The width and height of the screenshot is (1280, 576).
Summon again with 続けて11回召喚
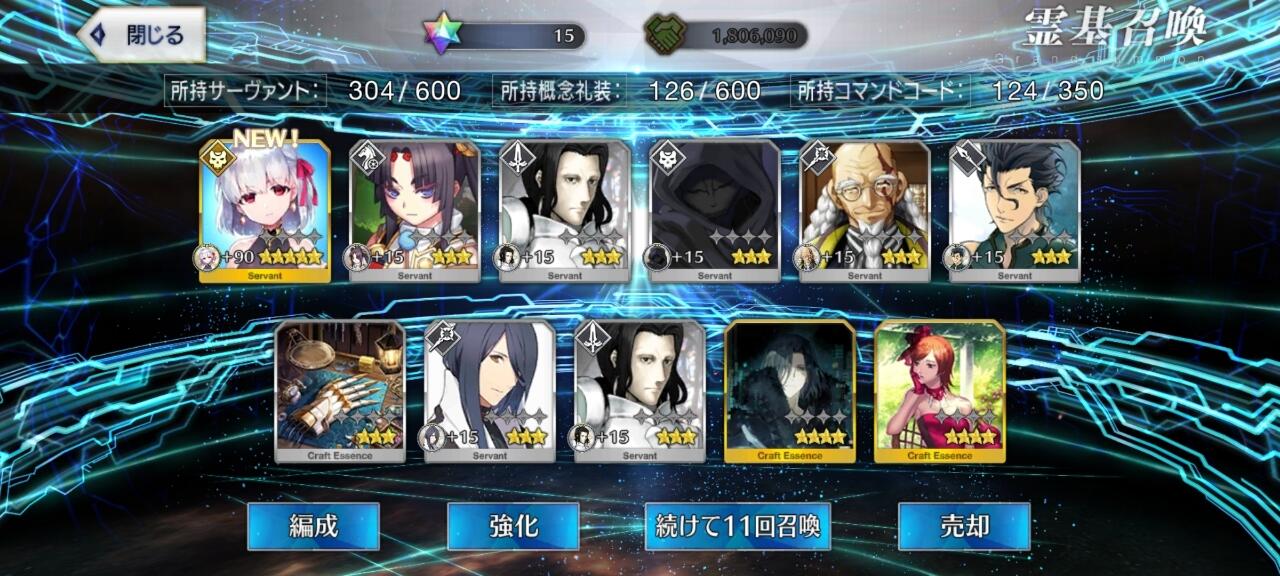[737, 526]
